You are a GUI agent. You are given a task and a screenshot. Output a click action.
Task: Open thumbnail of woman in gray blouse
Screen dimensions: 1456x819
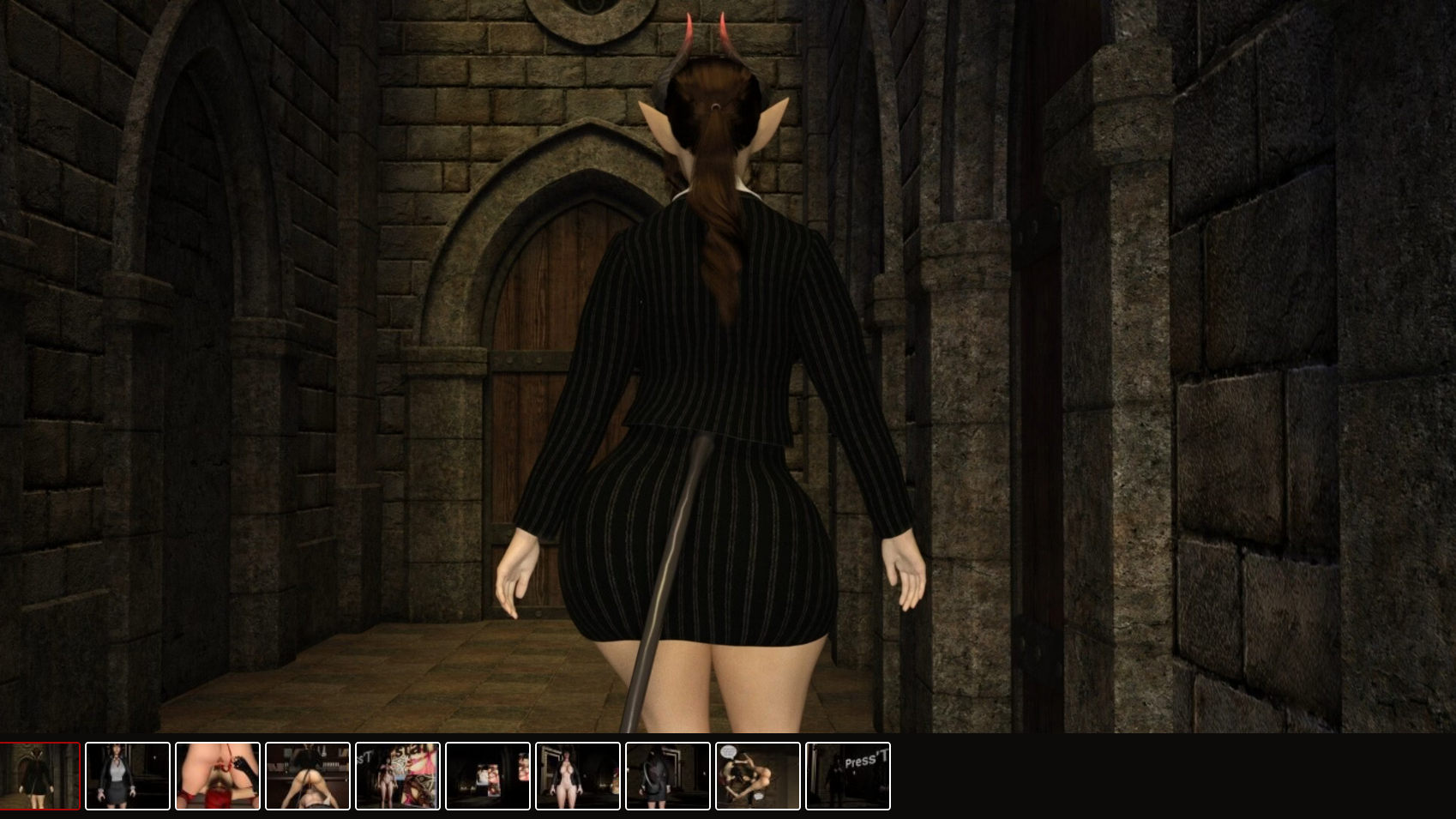(x=128, y=776)
